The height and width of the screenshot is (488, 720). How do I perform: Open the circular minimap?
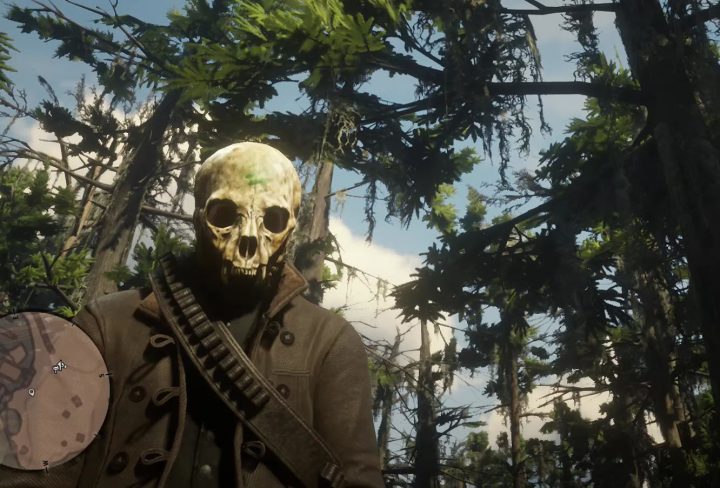point(50,390)
